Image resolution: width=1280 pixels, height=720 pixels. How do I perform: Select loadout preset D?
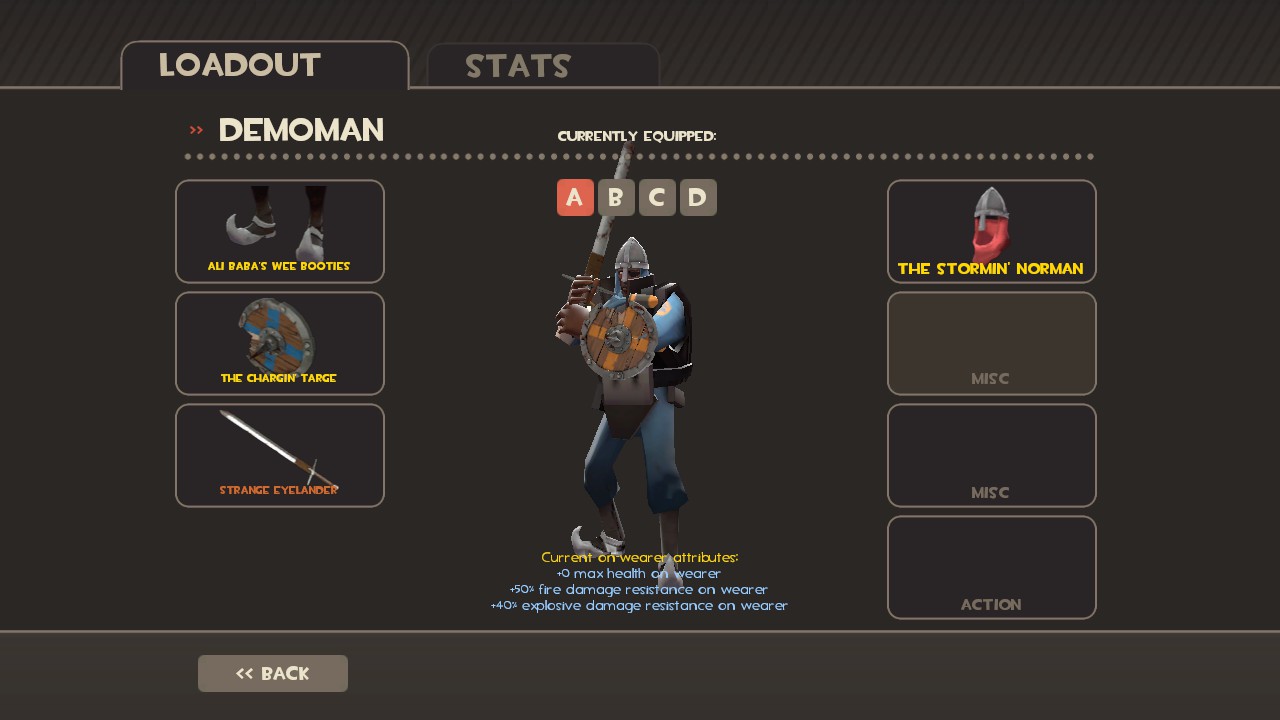click(698, 198)
